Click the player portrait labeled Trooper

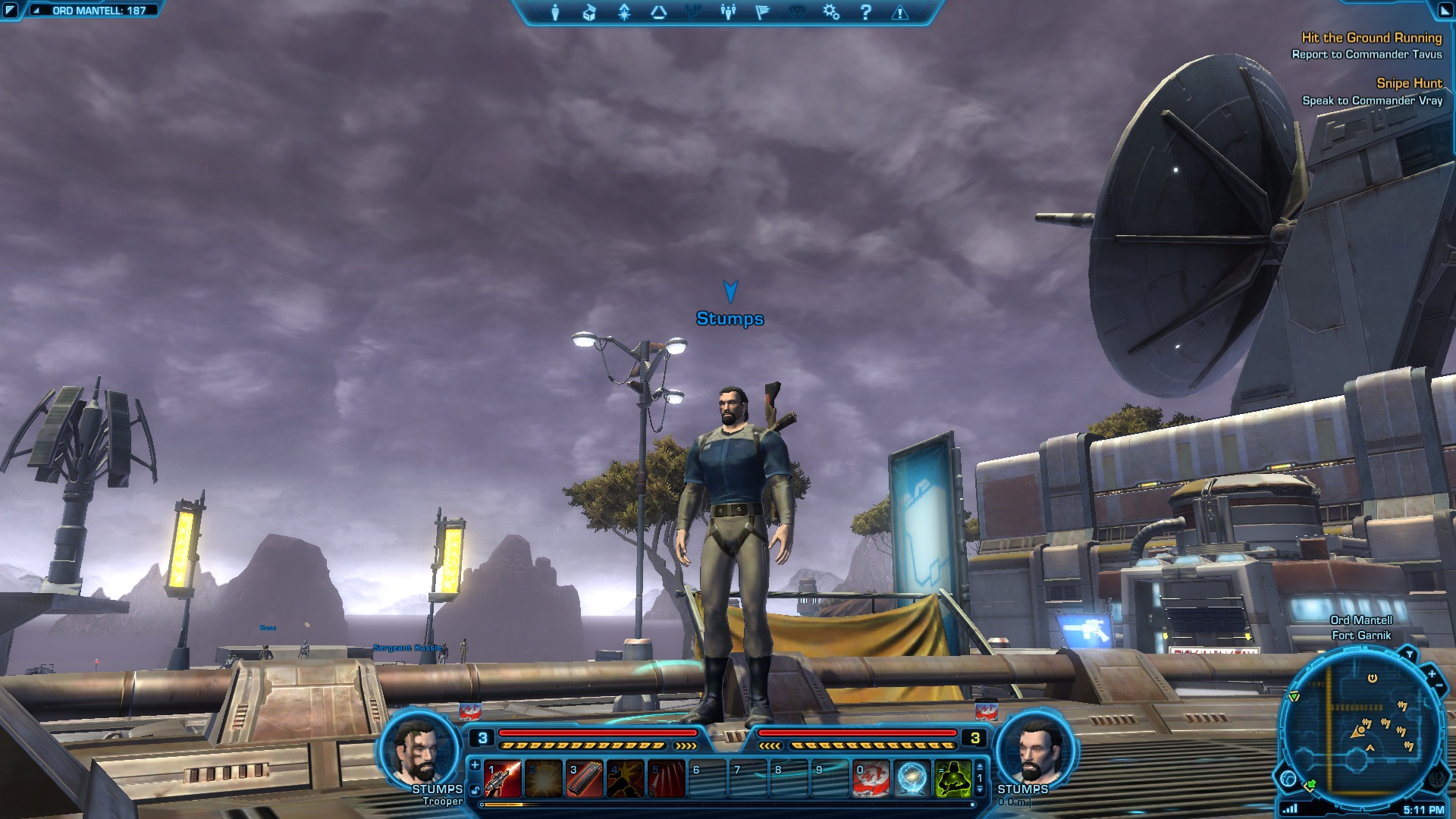coord(419,748)
